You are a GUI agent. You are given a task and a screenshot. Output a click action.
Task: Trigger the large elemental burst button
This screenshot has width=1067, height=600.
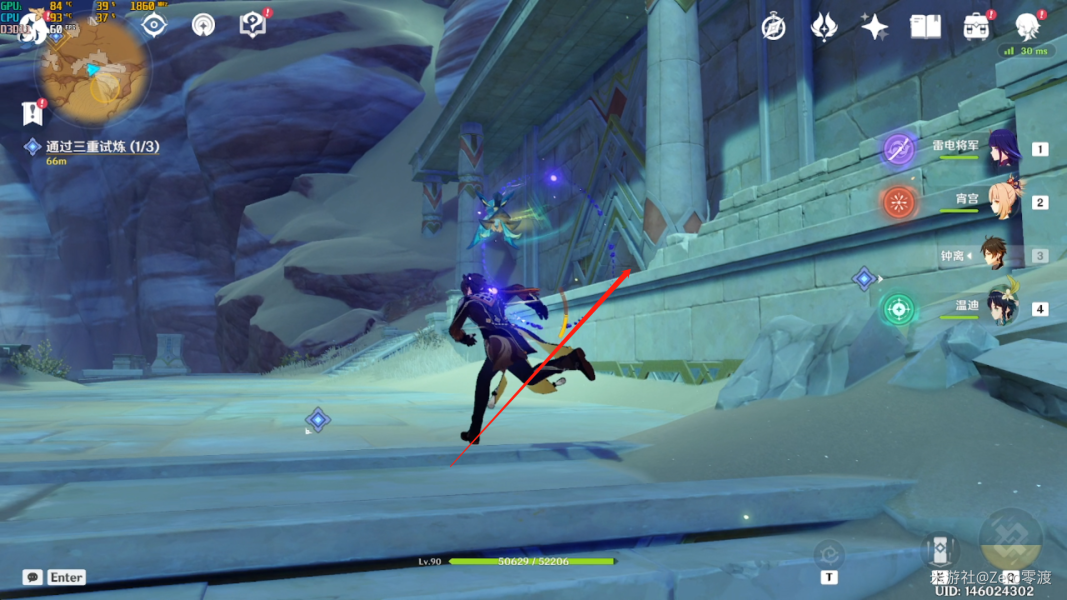[1010, 541]
